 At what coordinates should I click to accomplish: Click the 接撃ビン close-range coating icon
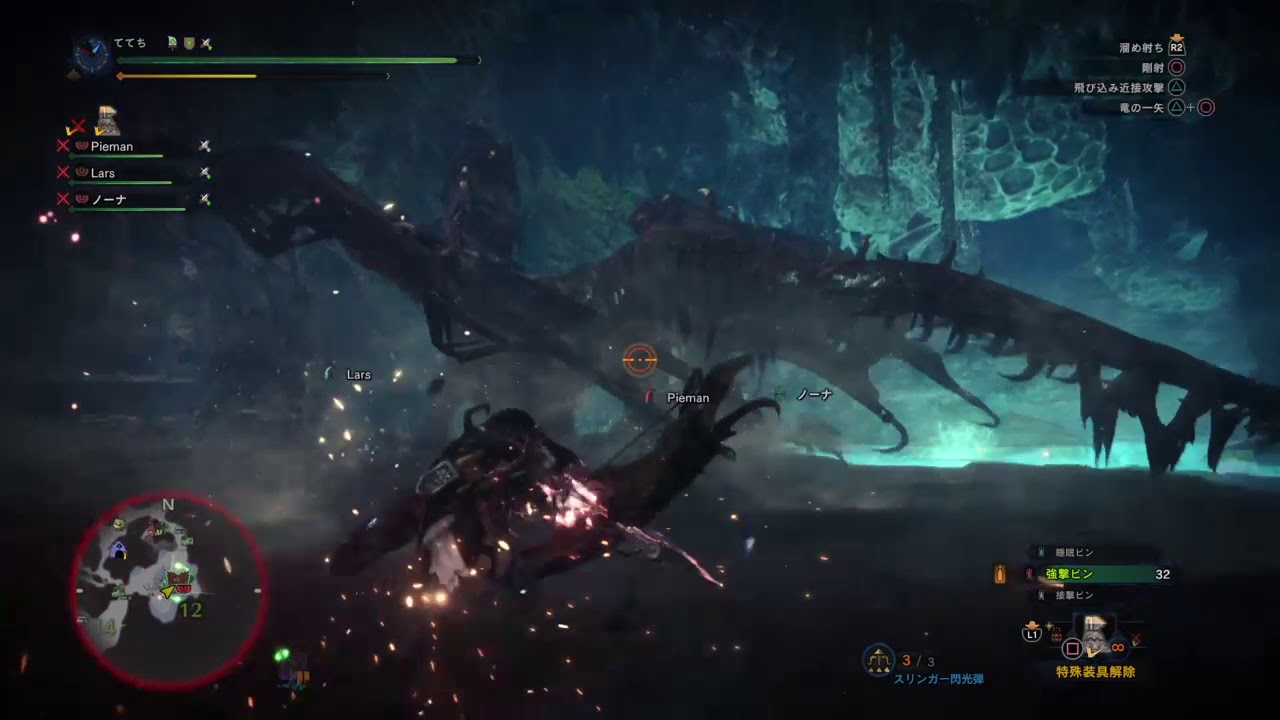pyautogui.click(x=1042, y=595)
